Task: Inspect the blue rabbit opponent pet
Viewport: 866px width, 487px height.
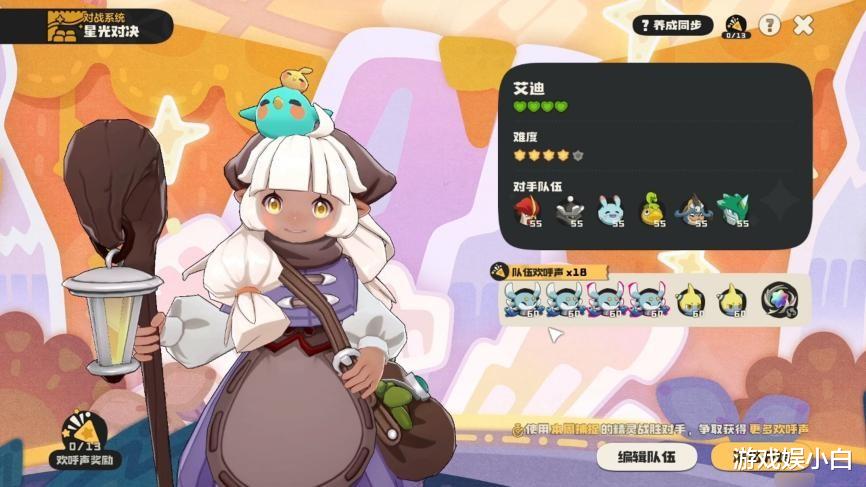Action: point(612,211)
